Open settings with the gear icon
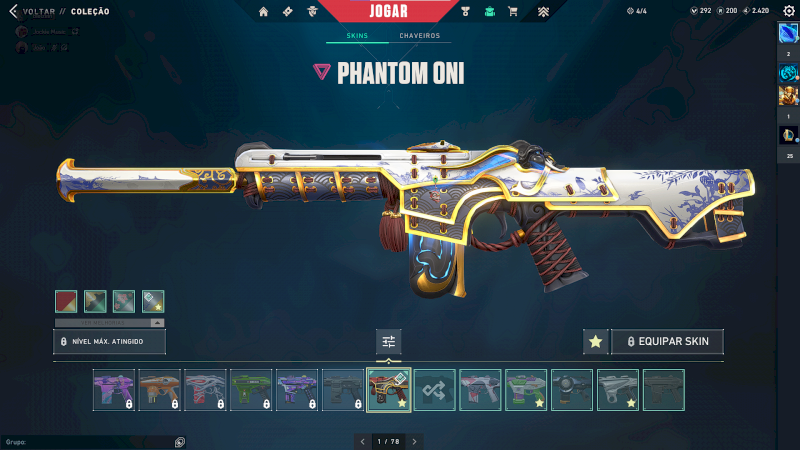The image size is (800, 450). click(789, 11)
